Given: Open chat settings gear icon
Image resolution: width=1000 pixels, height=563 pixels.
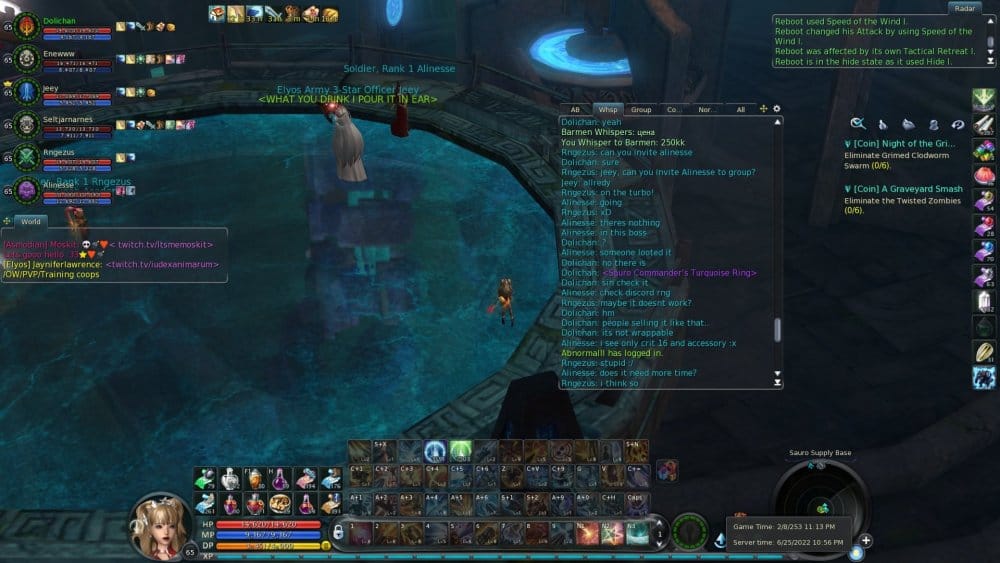Looking at the screenshot, I should (x=777, y=108).
